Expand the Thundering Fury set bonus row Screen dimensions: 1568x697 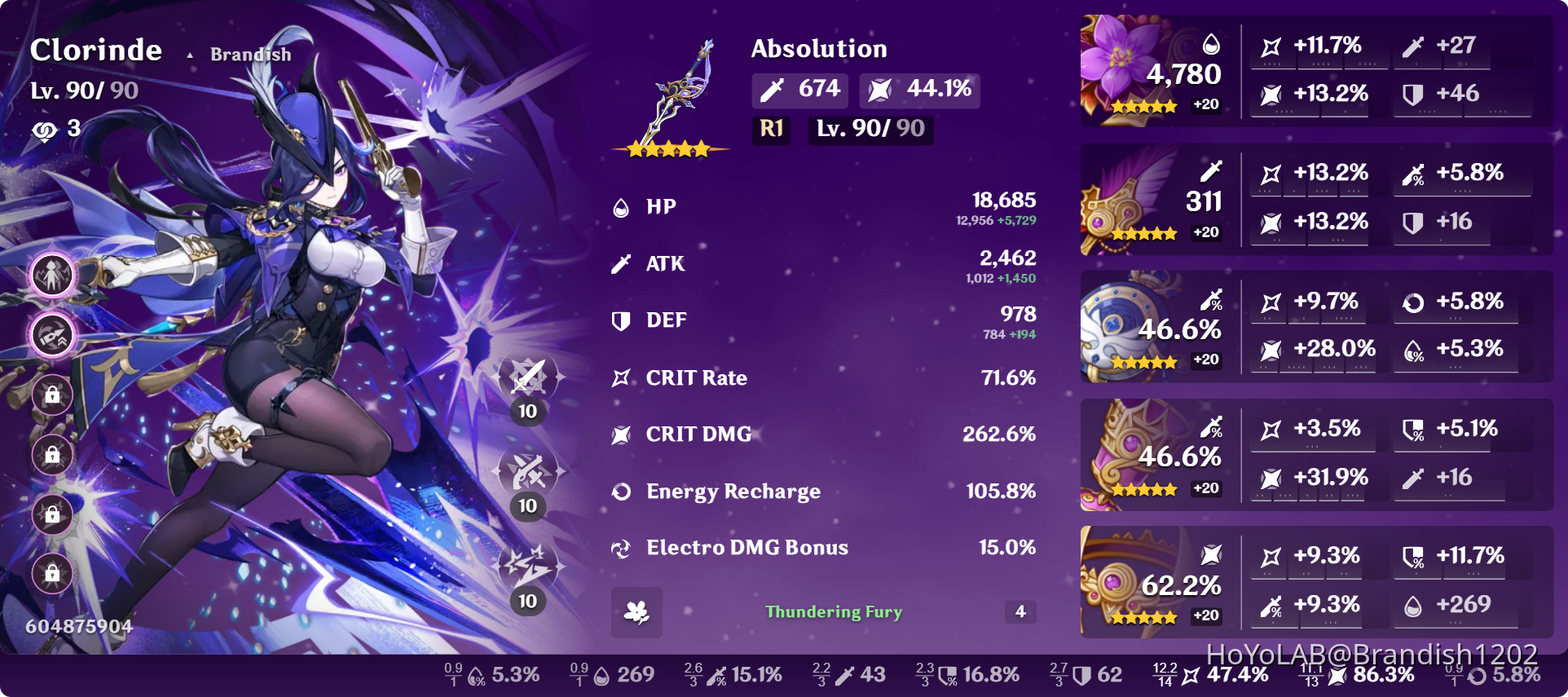pos(833,612)
